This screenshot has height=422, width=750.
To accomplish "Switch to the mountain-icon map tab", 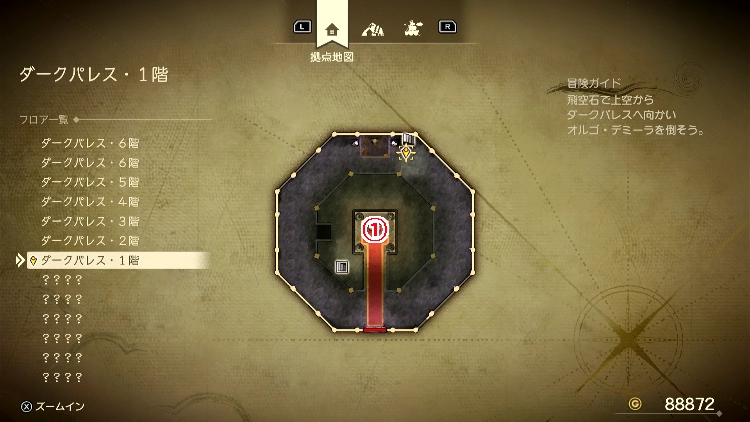I will 372,28.
